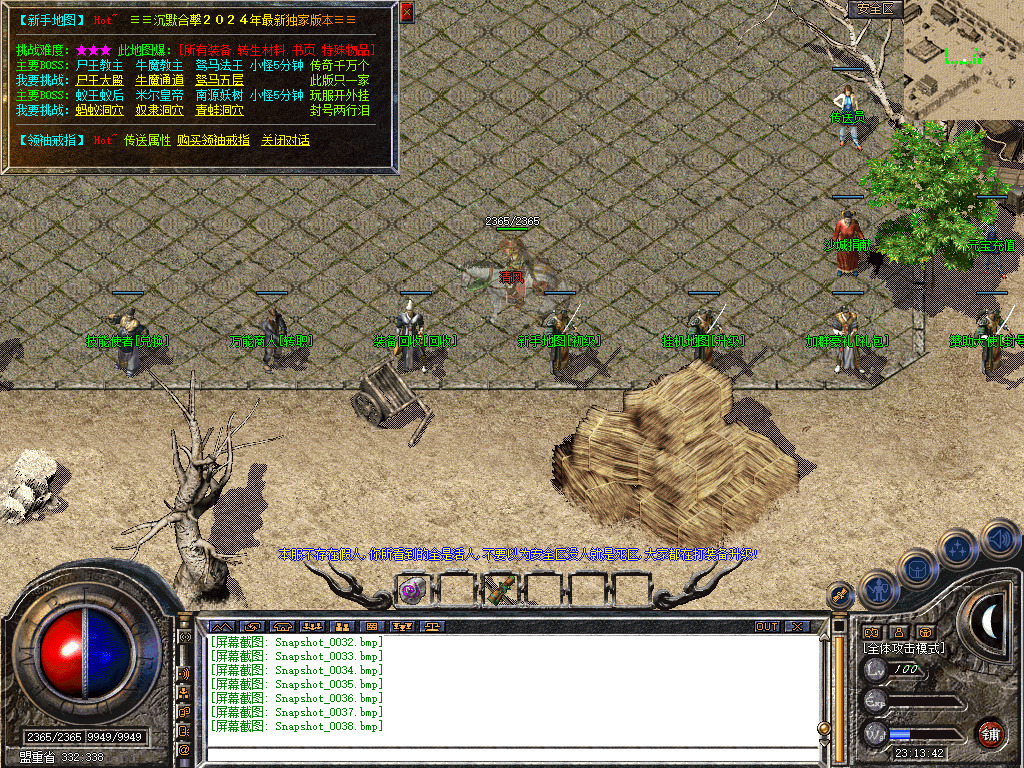Choose the 奴隶洞穴 map link

coord(159,110)
